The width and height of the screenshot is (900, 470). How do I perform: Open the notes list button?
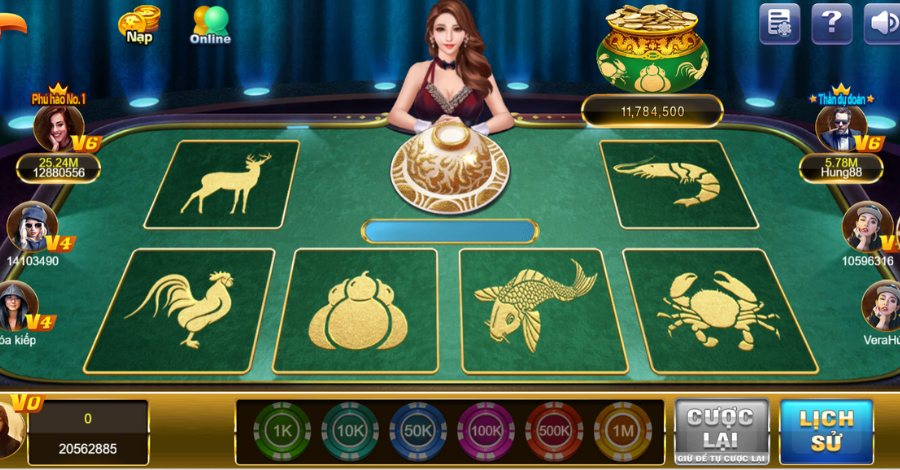[780, 23]
